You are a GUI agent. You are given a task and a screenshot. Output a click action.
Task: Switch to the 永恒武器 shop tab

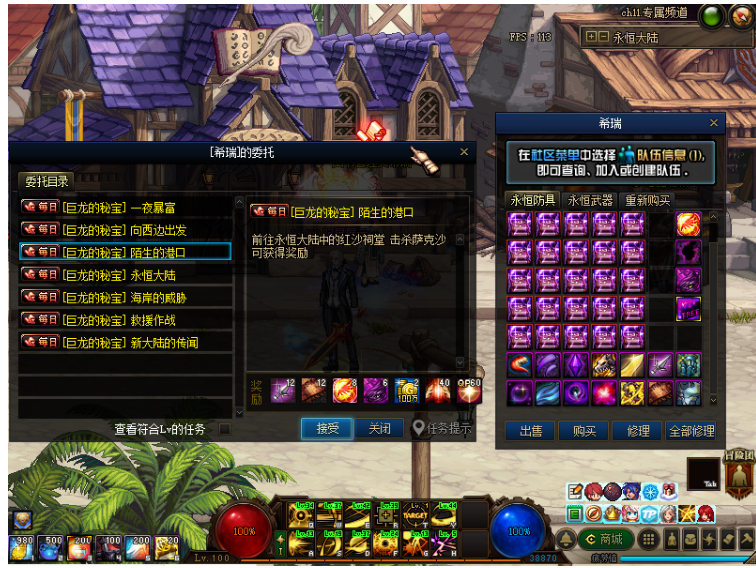589,200
